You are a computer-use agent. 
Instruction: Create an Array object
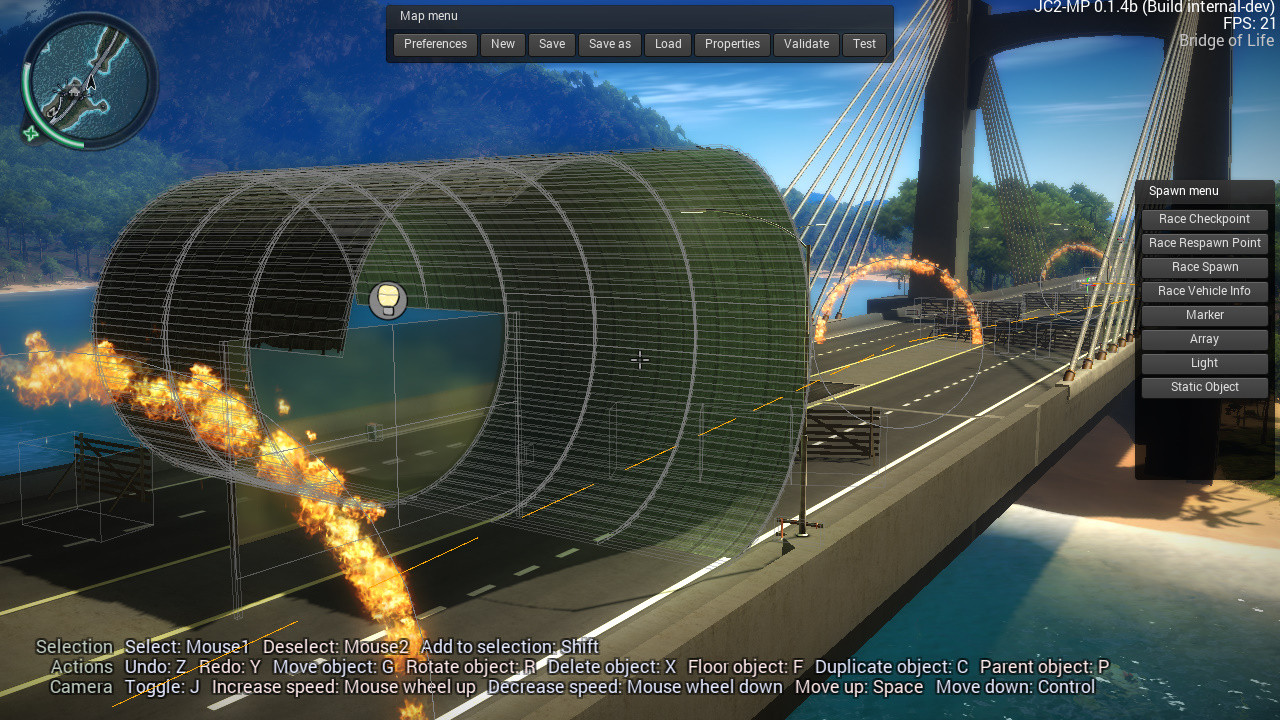click(1204, 339)
